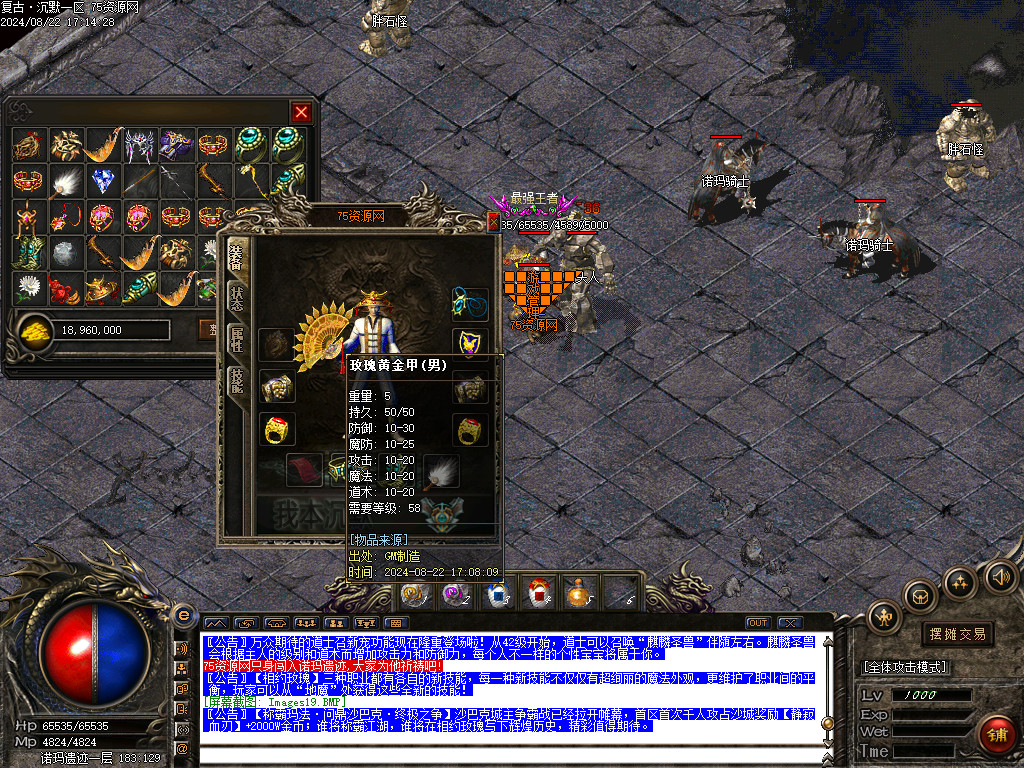Viewport: 1024px width, 768px height.
Task: Open the 属性 attributes tab
Action: pos(237,338)
